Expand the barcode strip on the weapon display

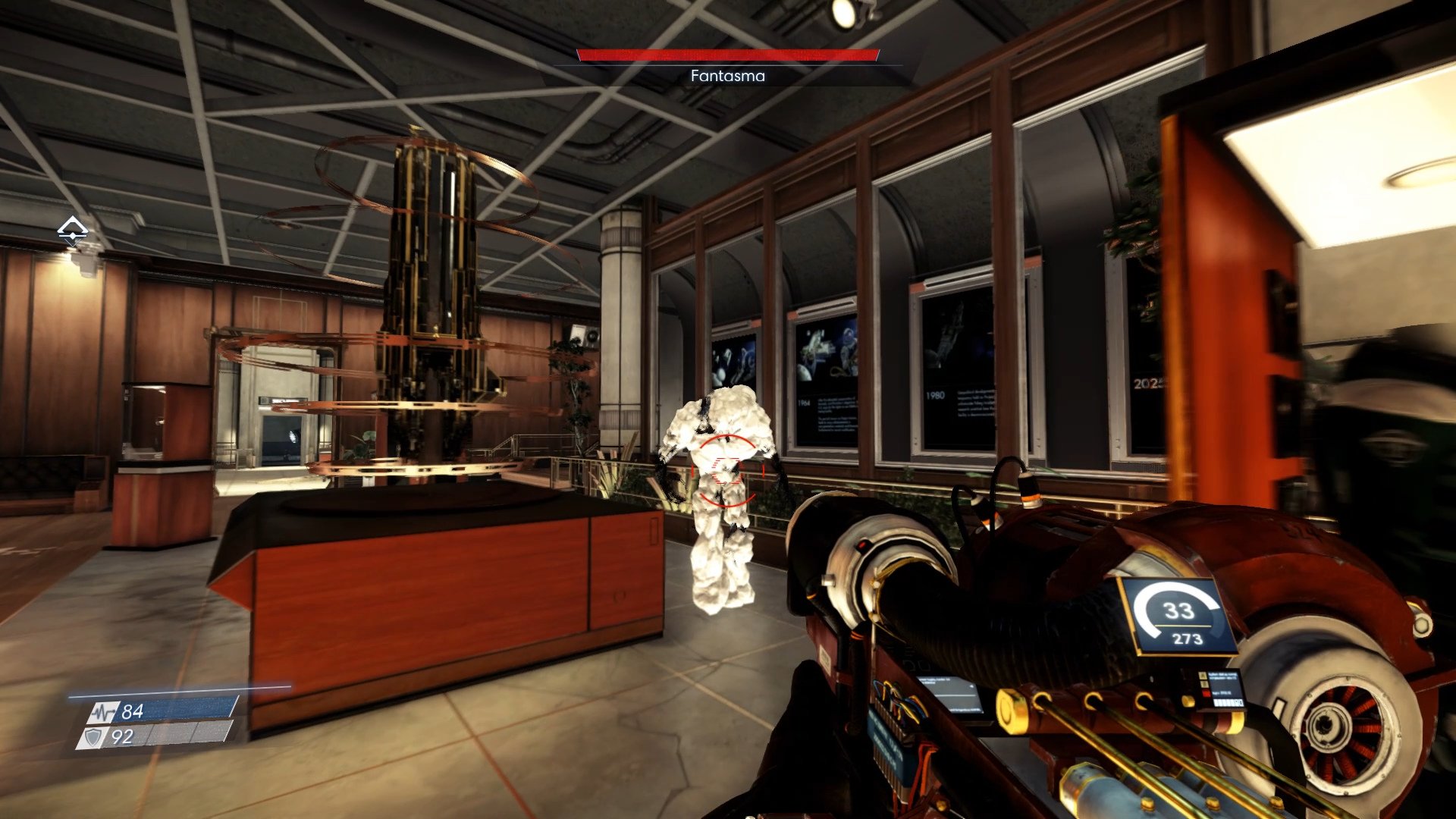(1228, 702)
